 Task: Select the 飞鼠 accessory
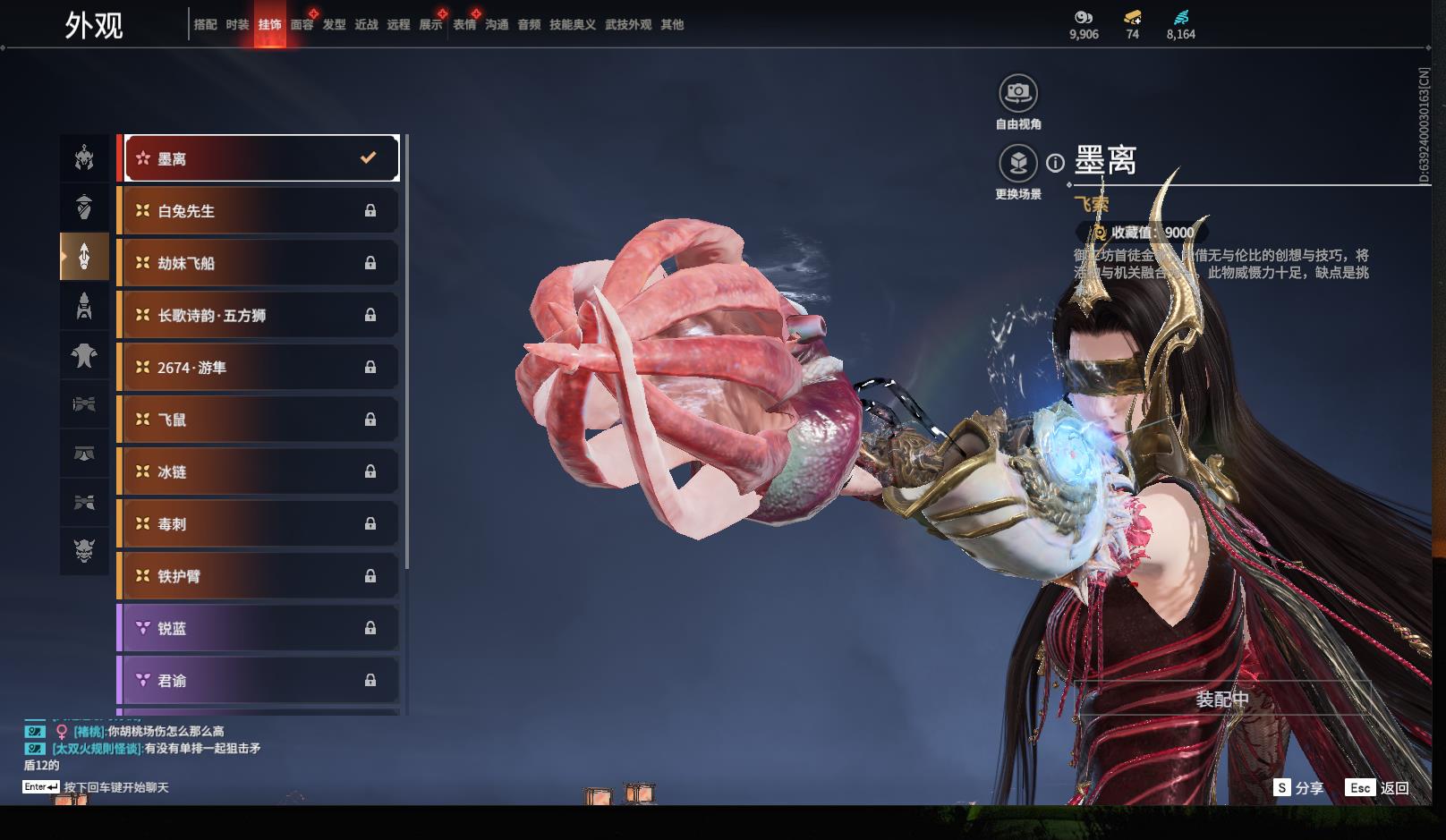pyautogui.click(x=259, y=420)
